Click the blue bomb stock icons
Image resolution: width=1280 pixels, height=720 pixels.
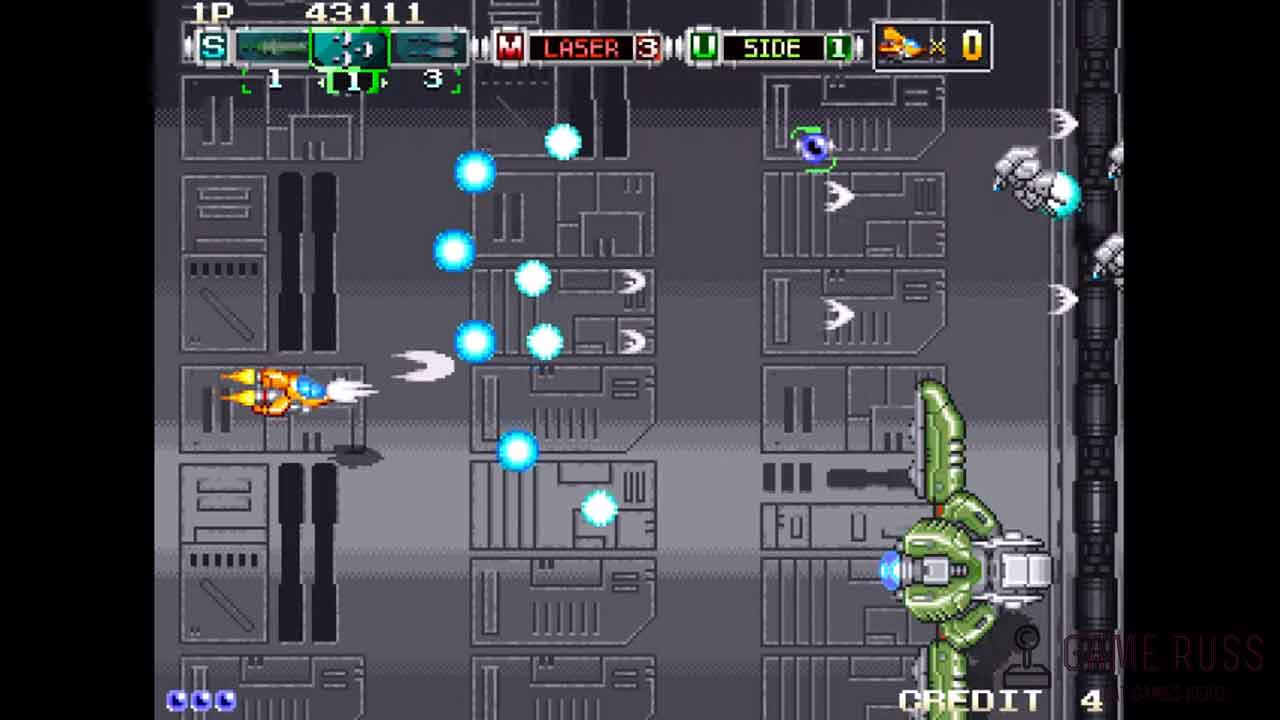coord(202,700)
